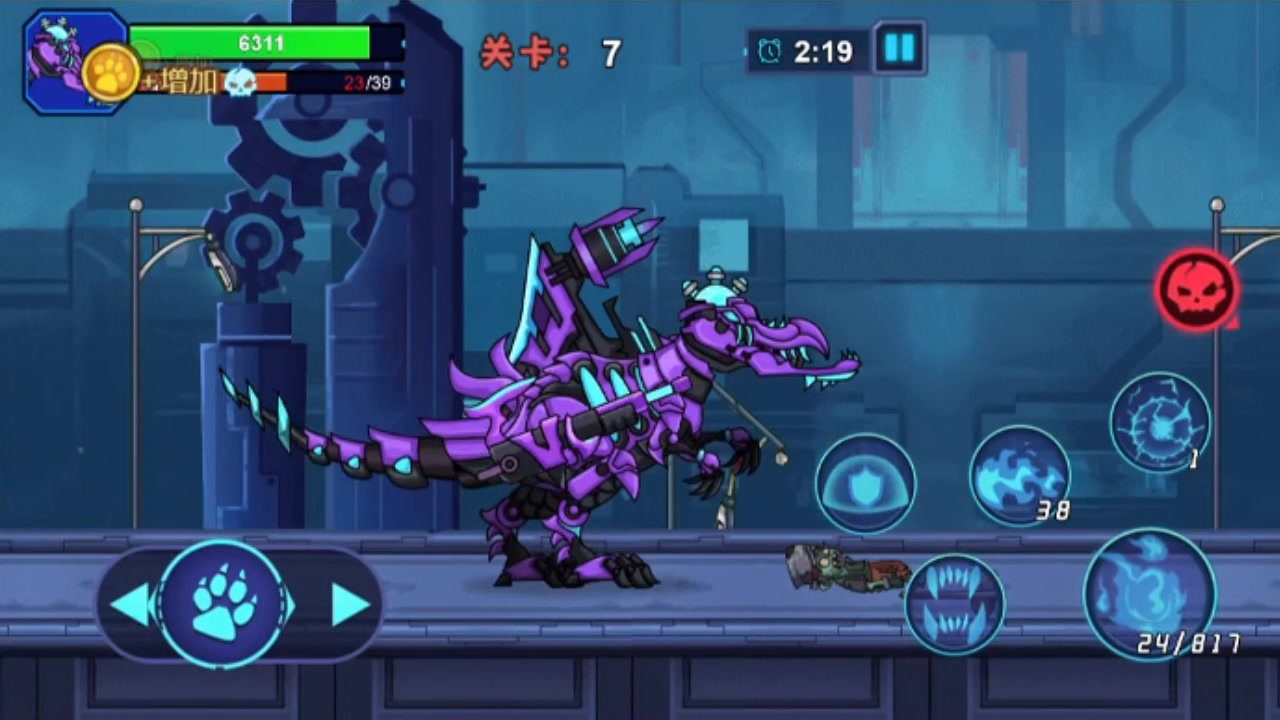Tap the right movement arrow
Screen dimensions: 1280x720
tap(350, 604)
